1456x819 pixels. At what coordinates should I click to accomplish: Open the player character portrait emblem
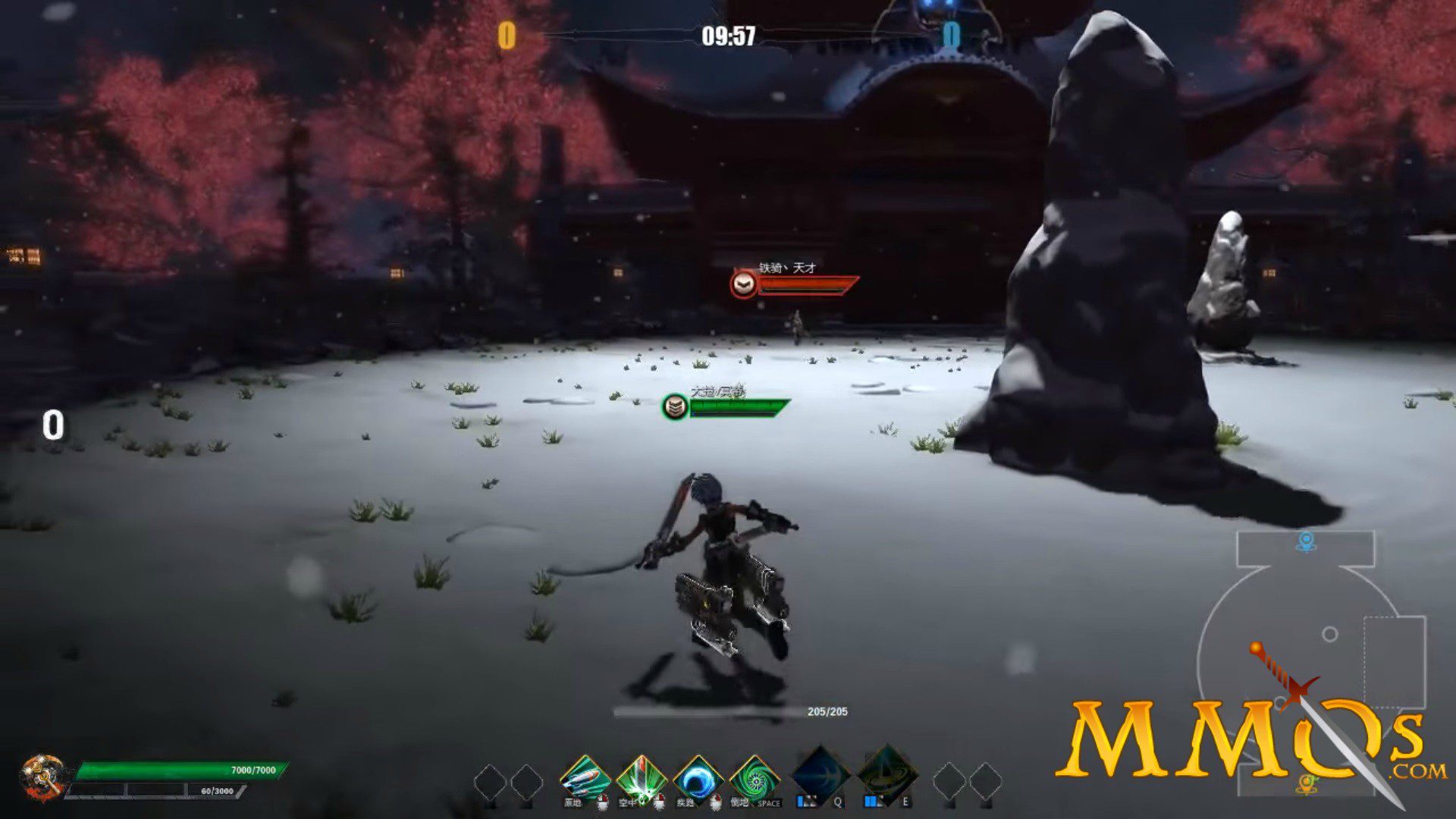pos(43,777)
